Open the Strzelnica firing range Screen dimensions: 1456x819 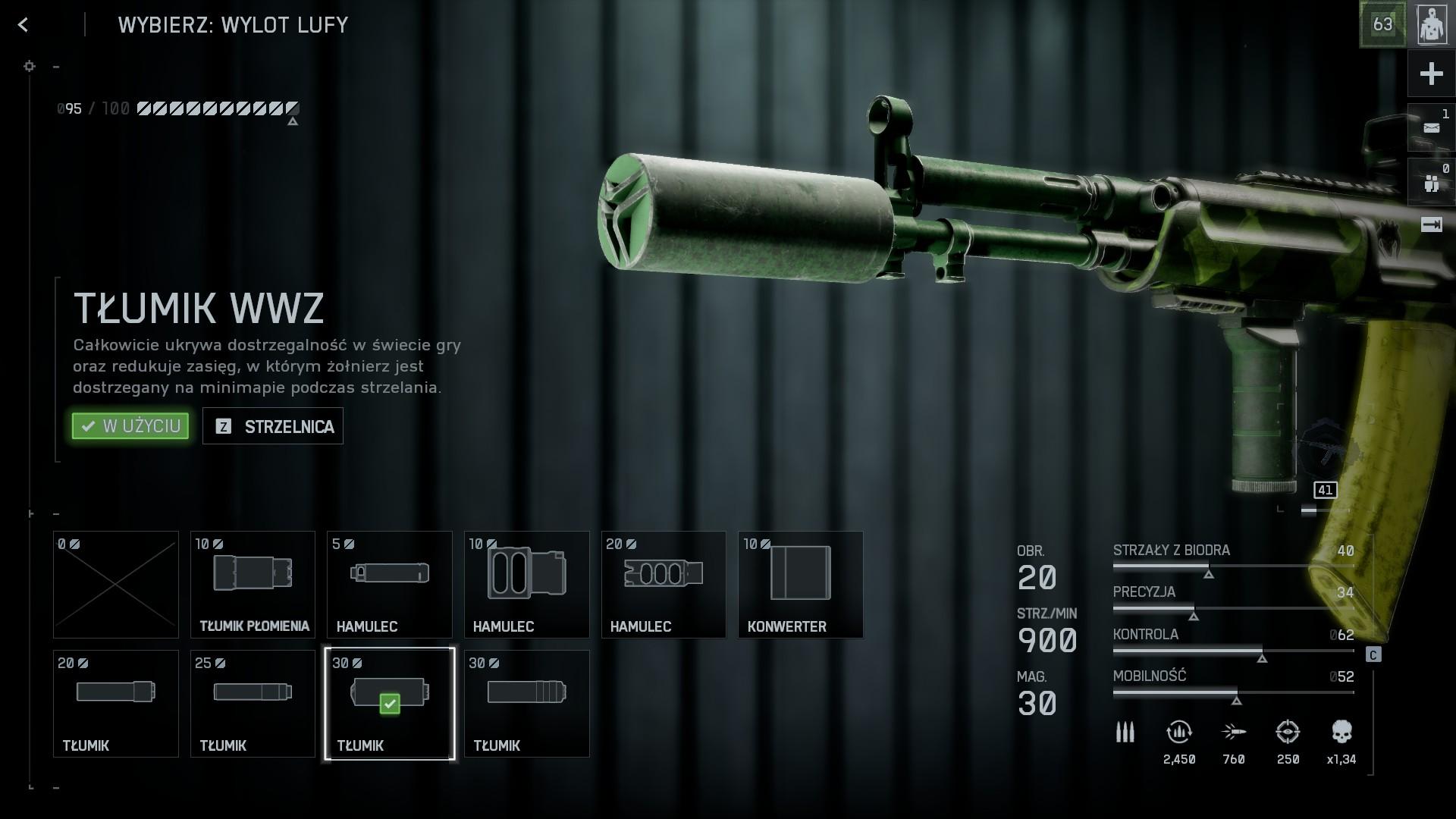pos(273,426)
